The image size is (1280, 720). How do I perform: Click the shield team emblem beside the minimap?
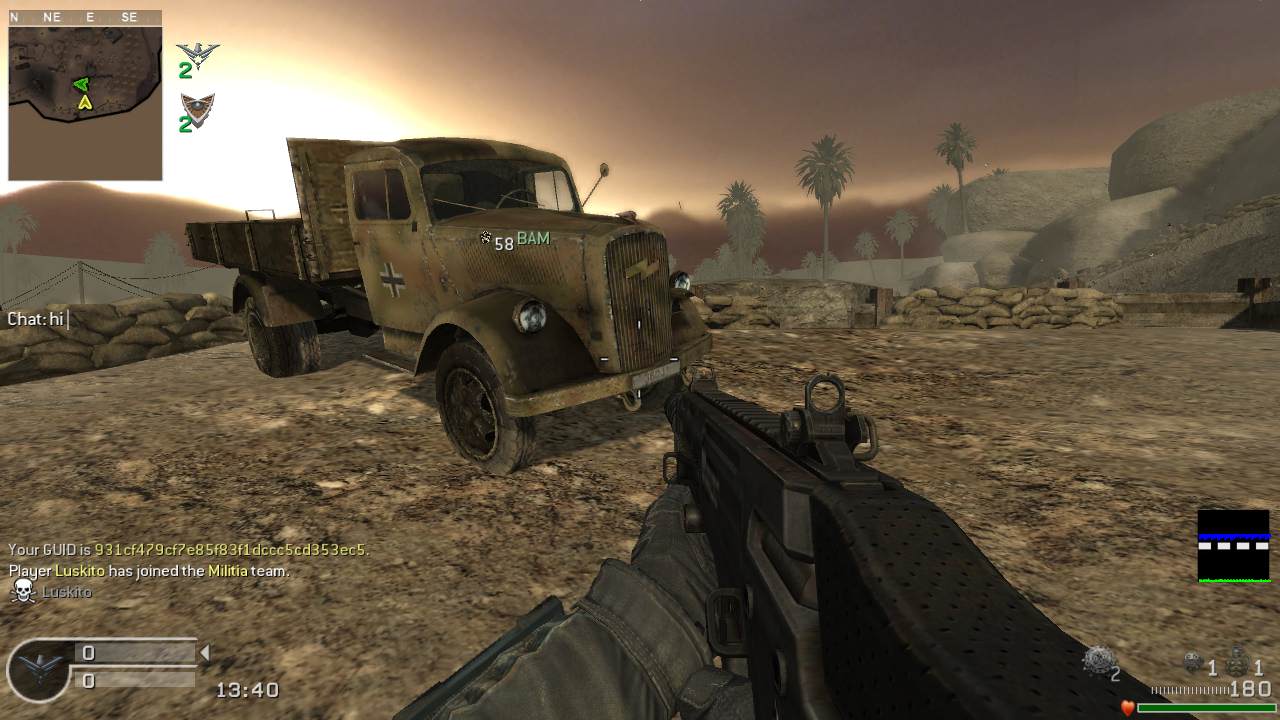pos(197,108)
